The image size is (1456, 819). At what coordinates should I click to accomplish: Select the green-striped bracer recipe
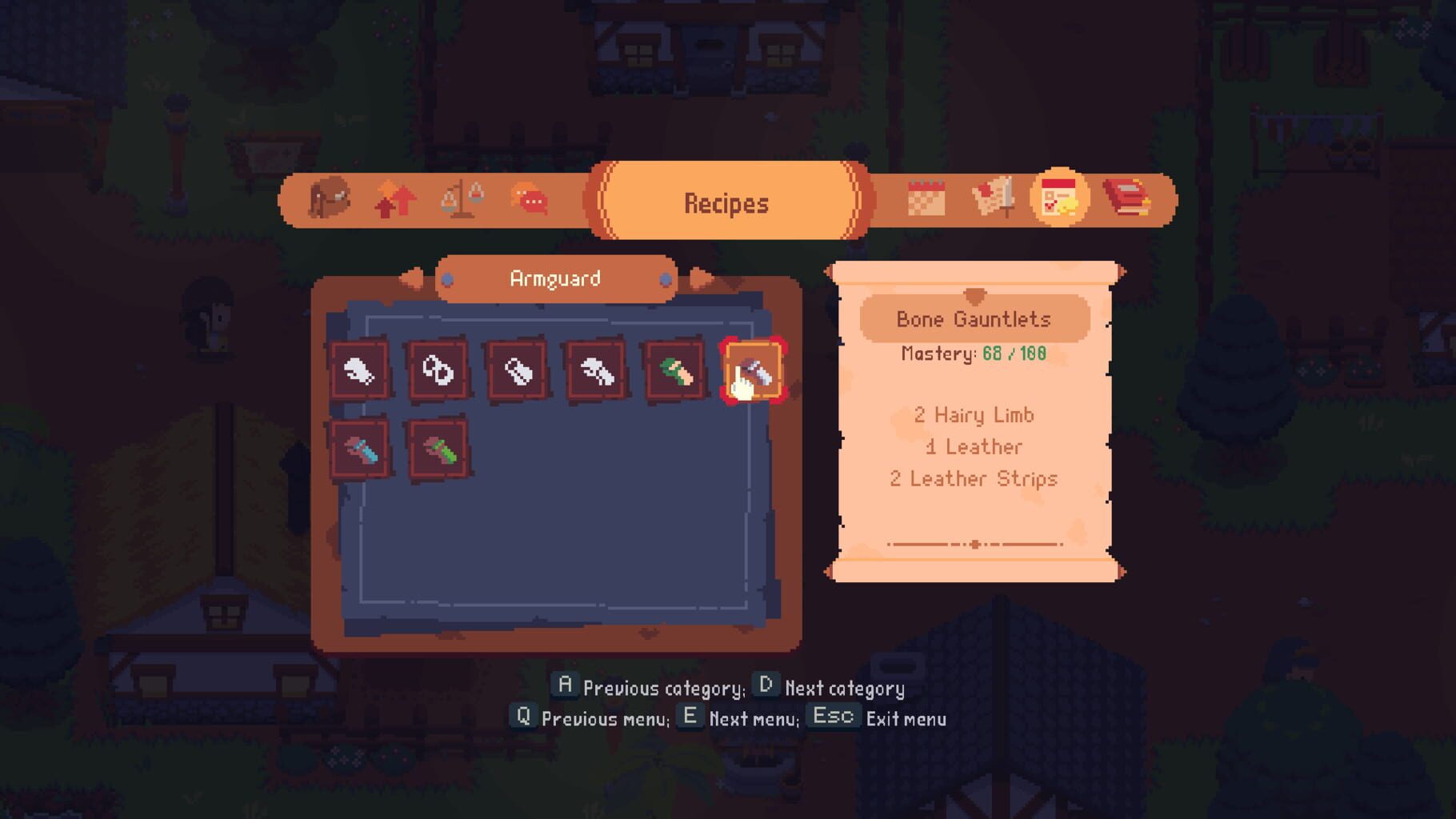pyautogui.click(x=438, y=448)
